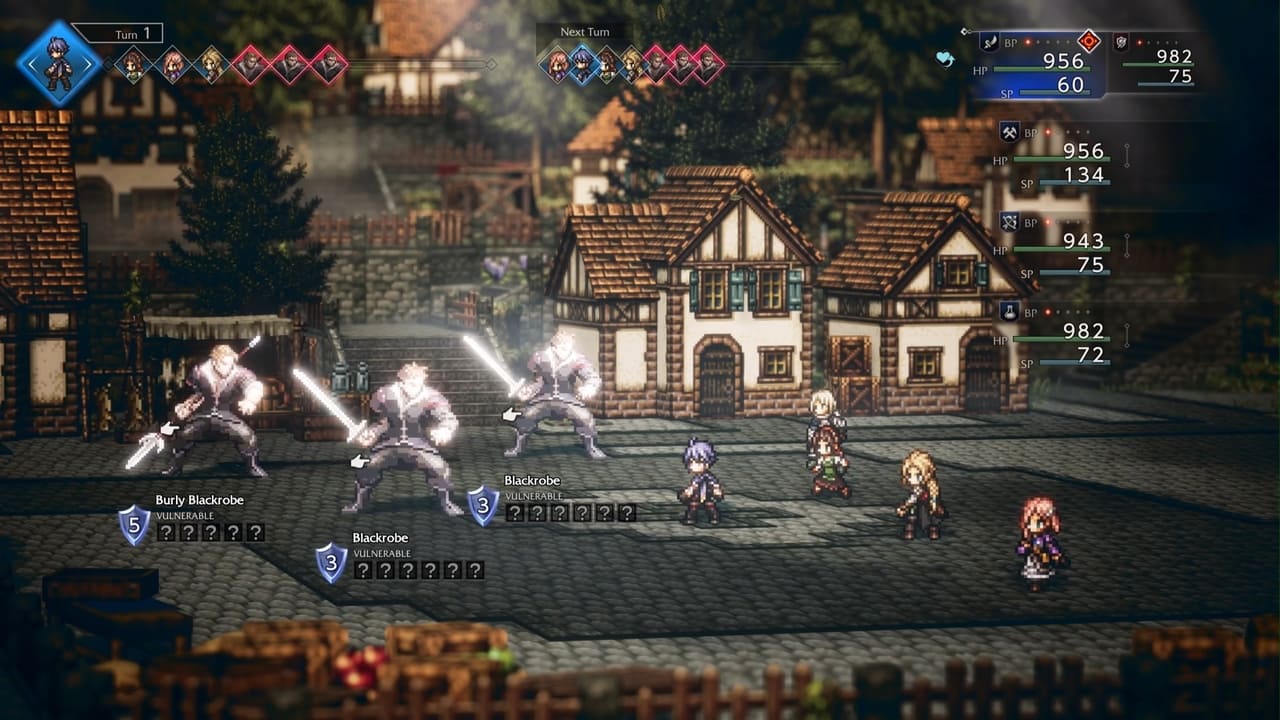
Task: Click the blue heart swap icon
Action: (945, 59)
